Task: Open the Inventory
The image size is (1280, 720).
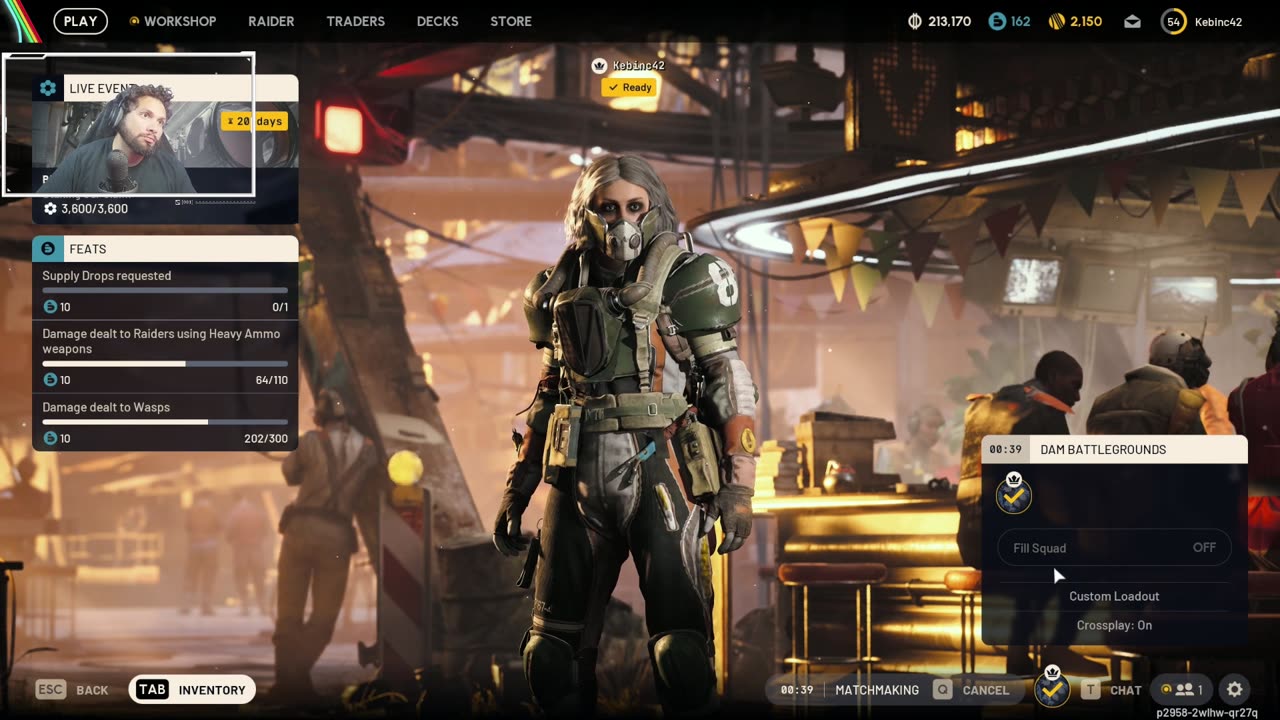Action: coord(193,690)
